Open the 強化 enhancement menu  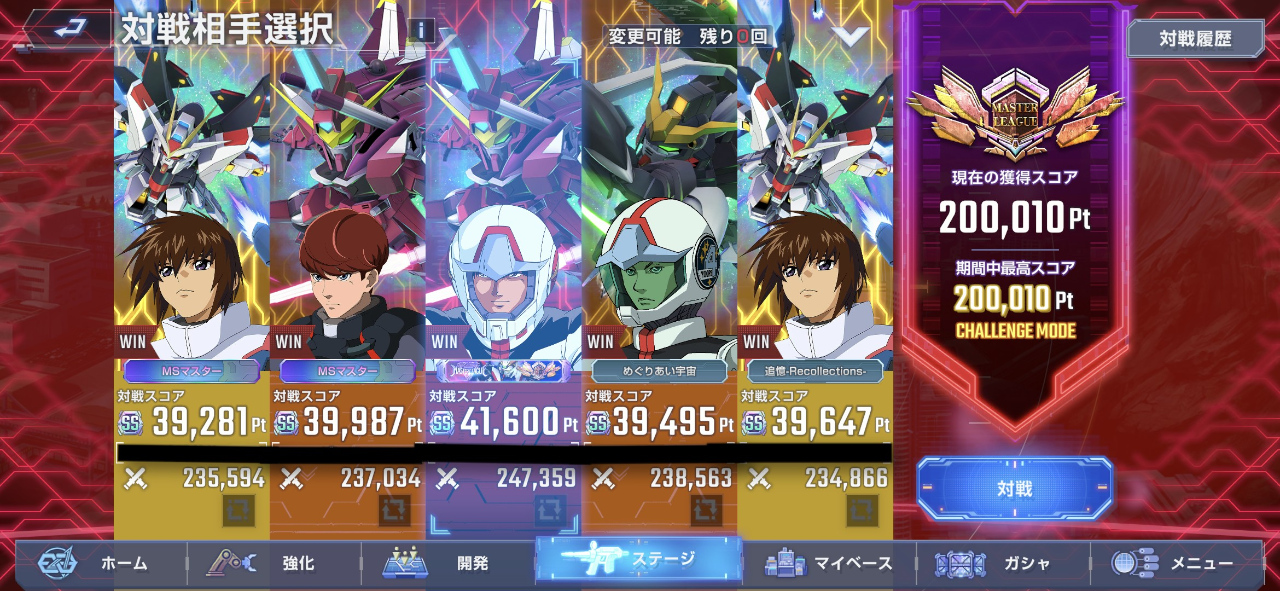pos(272,563)
